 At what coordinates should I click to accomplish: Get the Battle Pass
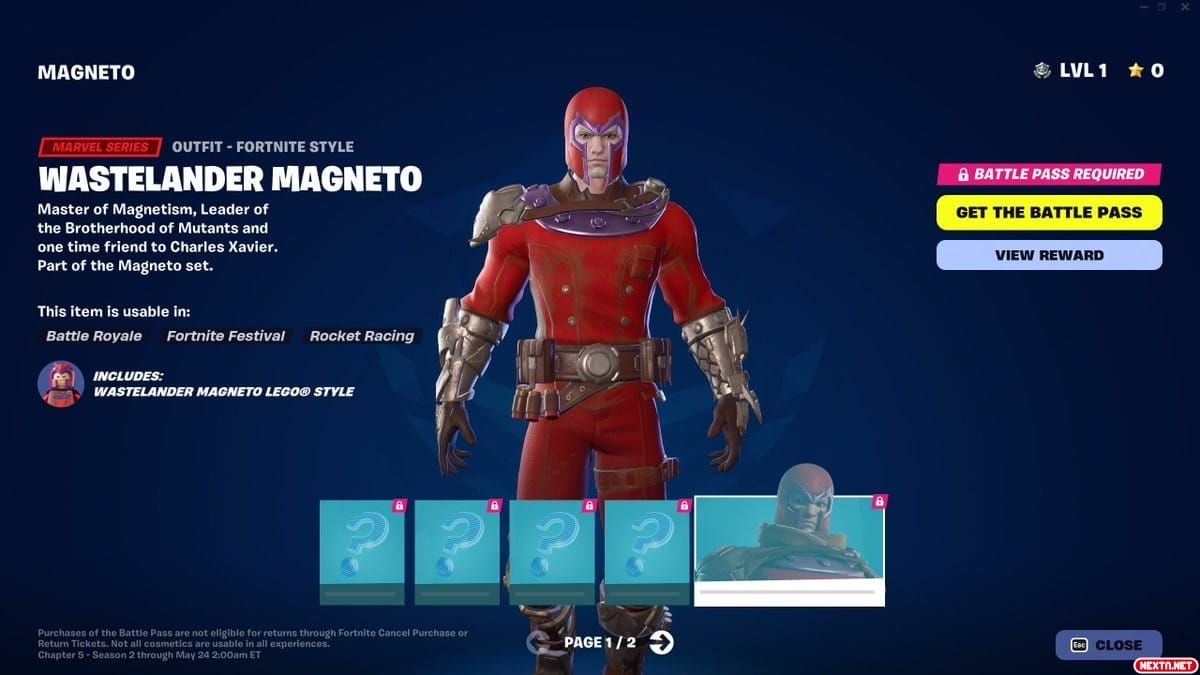[x=1049, y=212]
